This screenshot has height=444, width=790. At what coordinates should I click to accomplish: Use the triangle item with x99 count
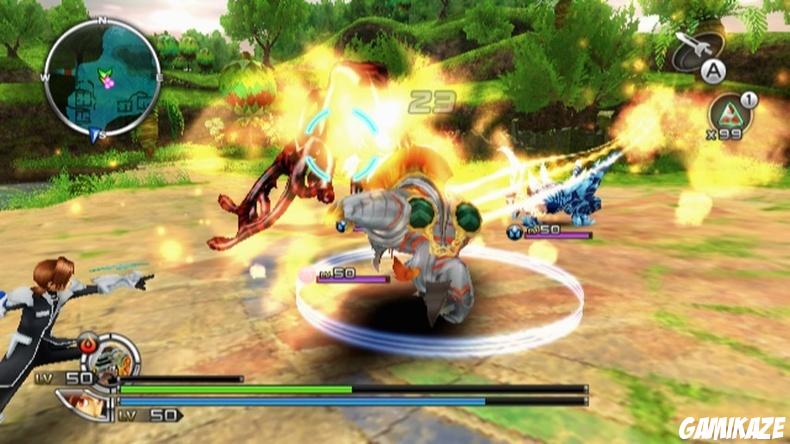[x=731, y=112]
